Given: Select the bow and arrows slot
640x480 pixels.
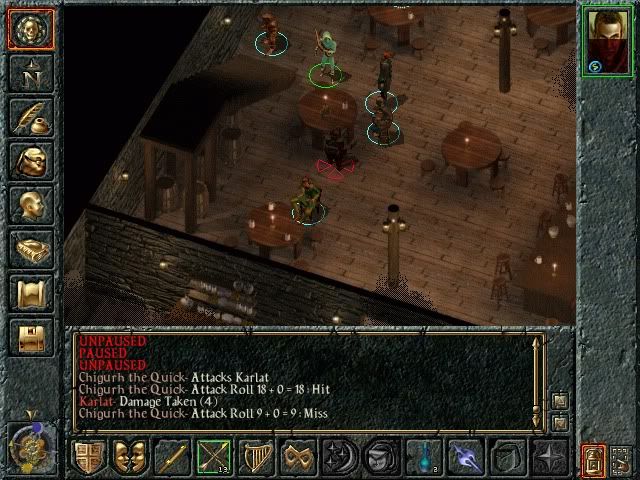Looking at the screenshot, I should pos(214,458).
